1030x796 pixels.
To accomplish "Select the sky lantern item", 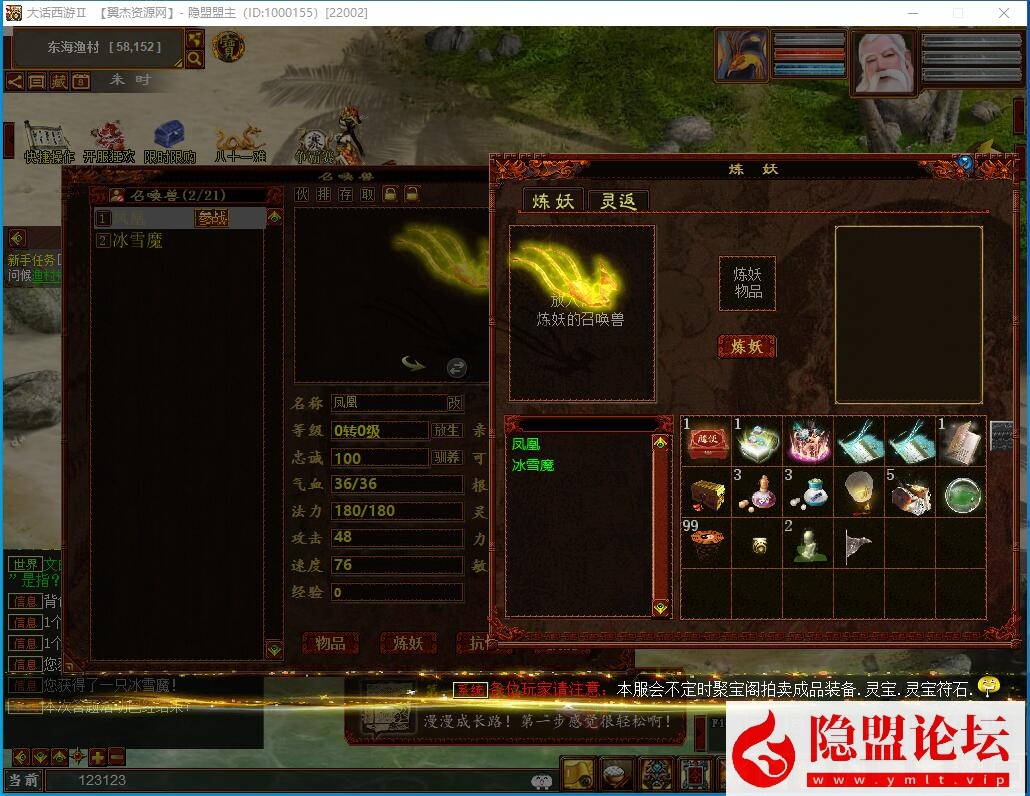I will click(x=860, y=492).
